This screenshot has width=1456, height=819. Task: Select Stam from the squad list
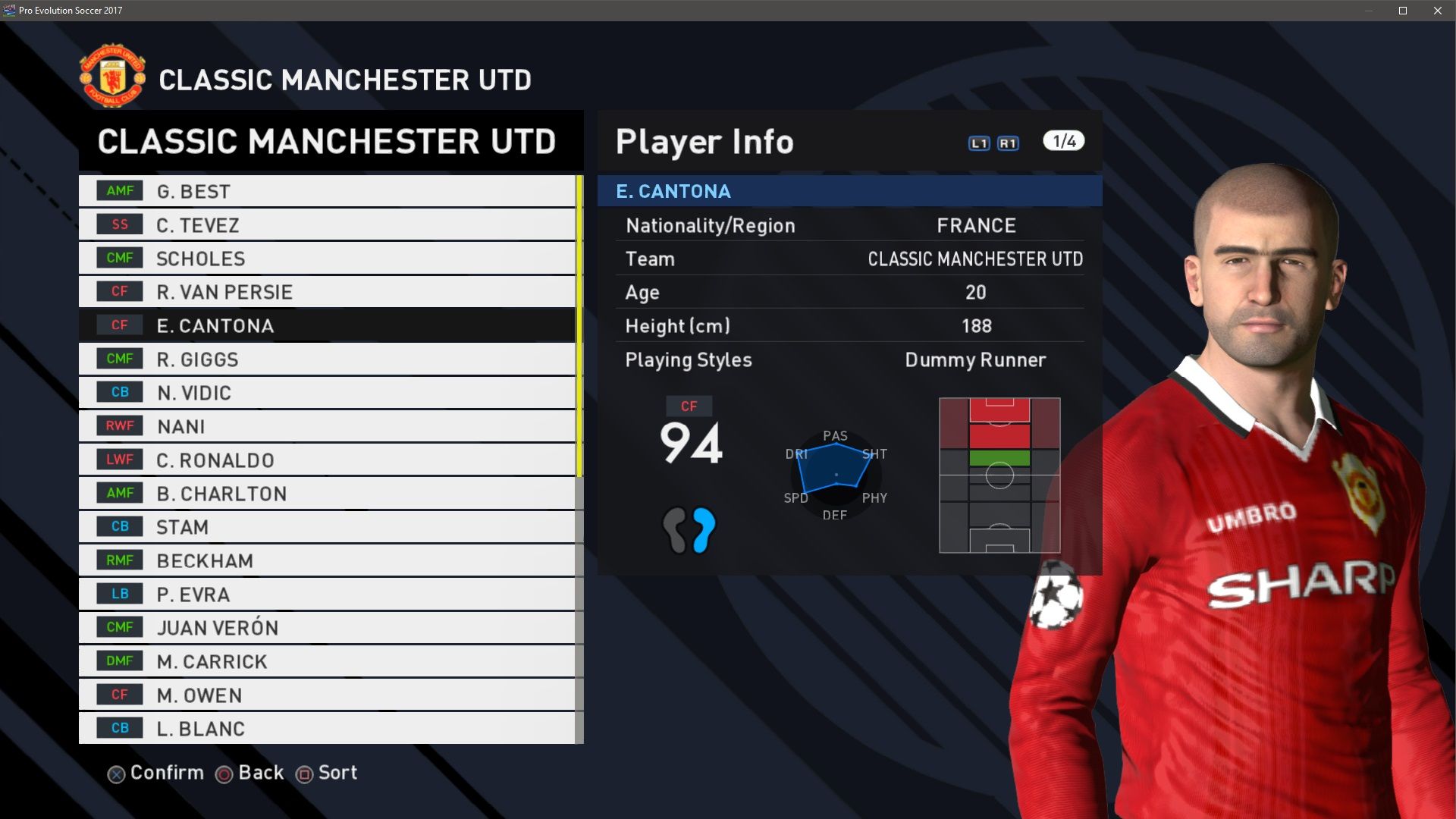(326, 527)
